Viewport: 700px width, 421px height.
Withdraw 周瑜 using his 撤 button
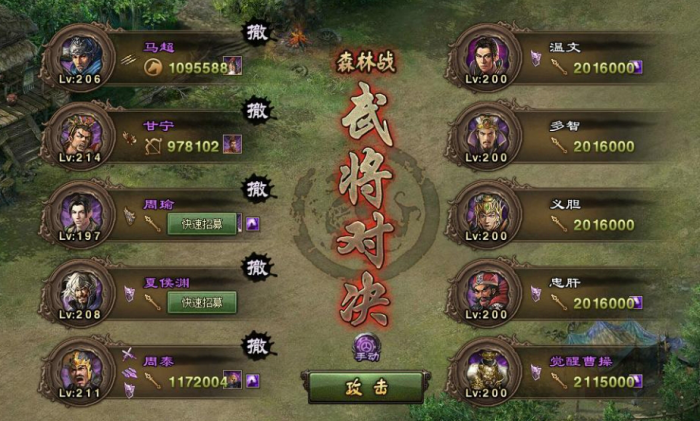(257, 188)
